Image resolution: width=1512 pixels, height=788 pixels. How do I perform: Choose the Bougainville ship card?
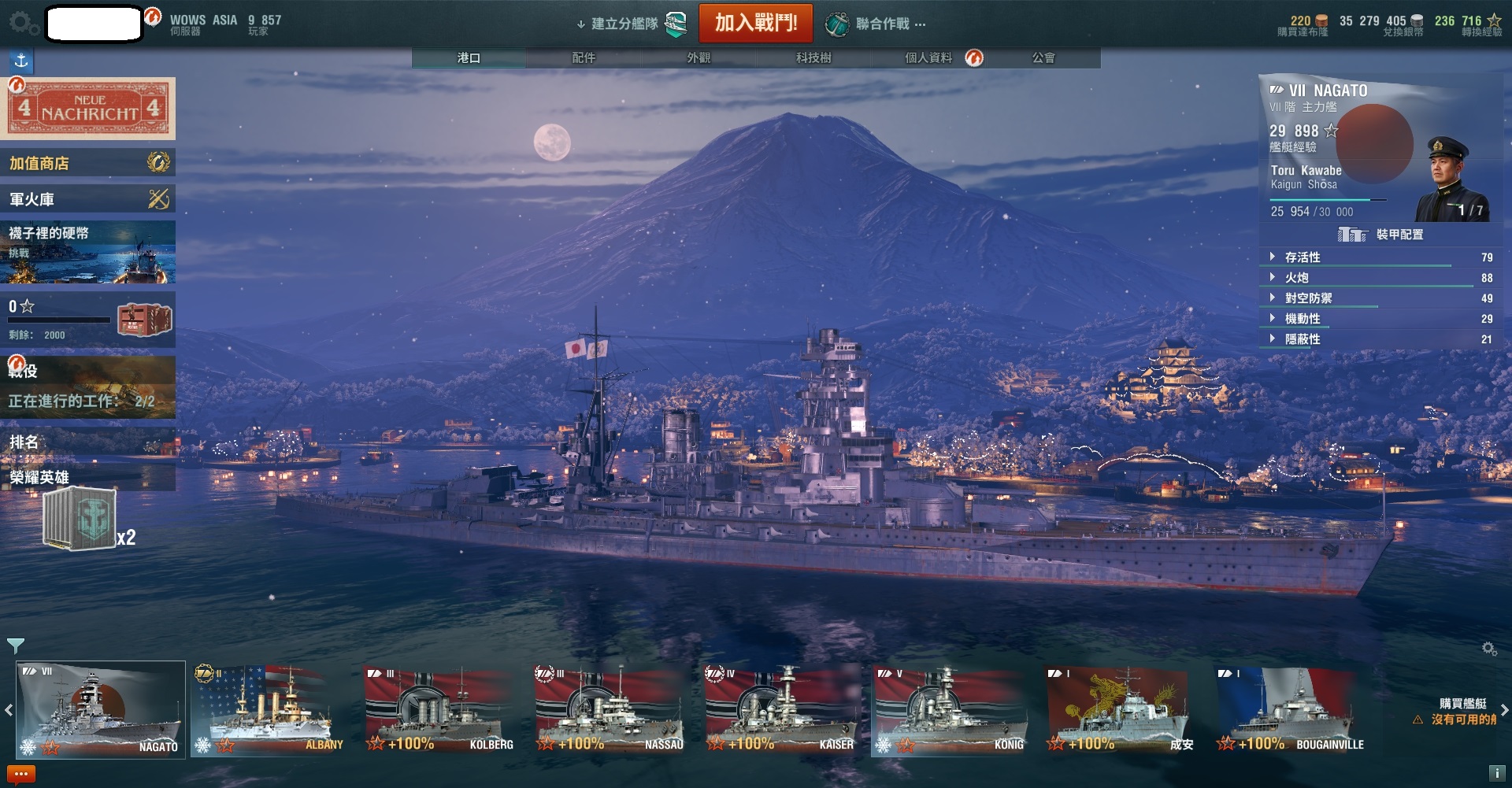[x=1291, y=710]
